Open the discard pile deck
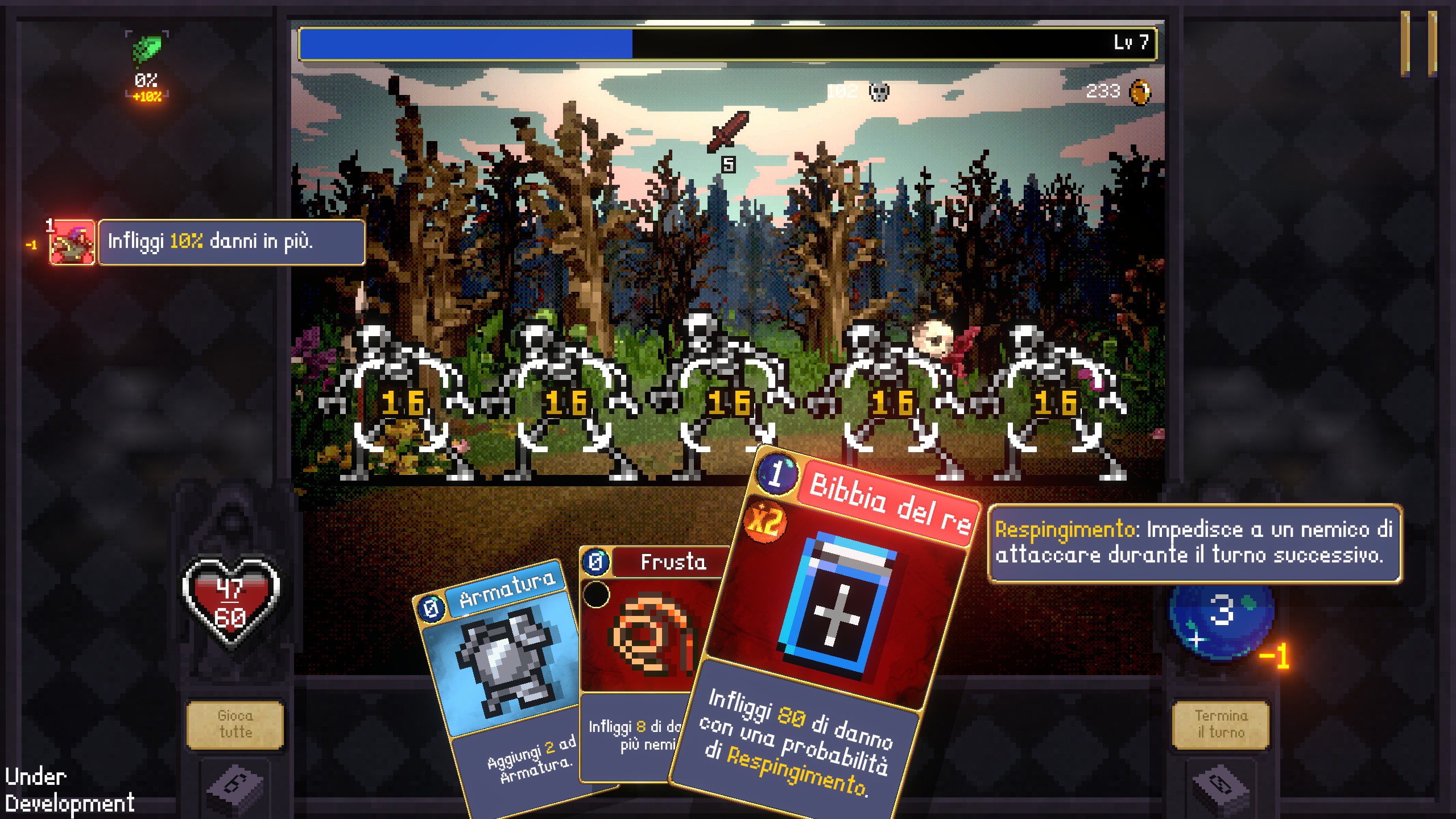1456x819 pixels. click(x=1221, y=788)
